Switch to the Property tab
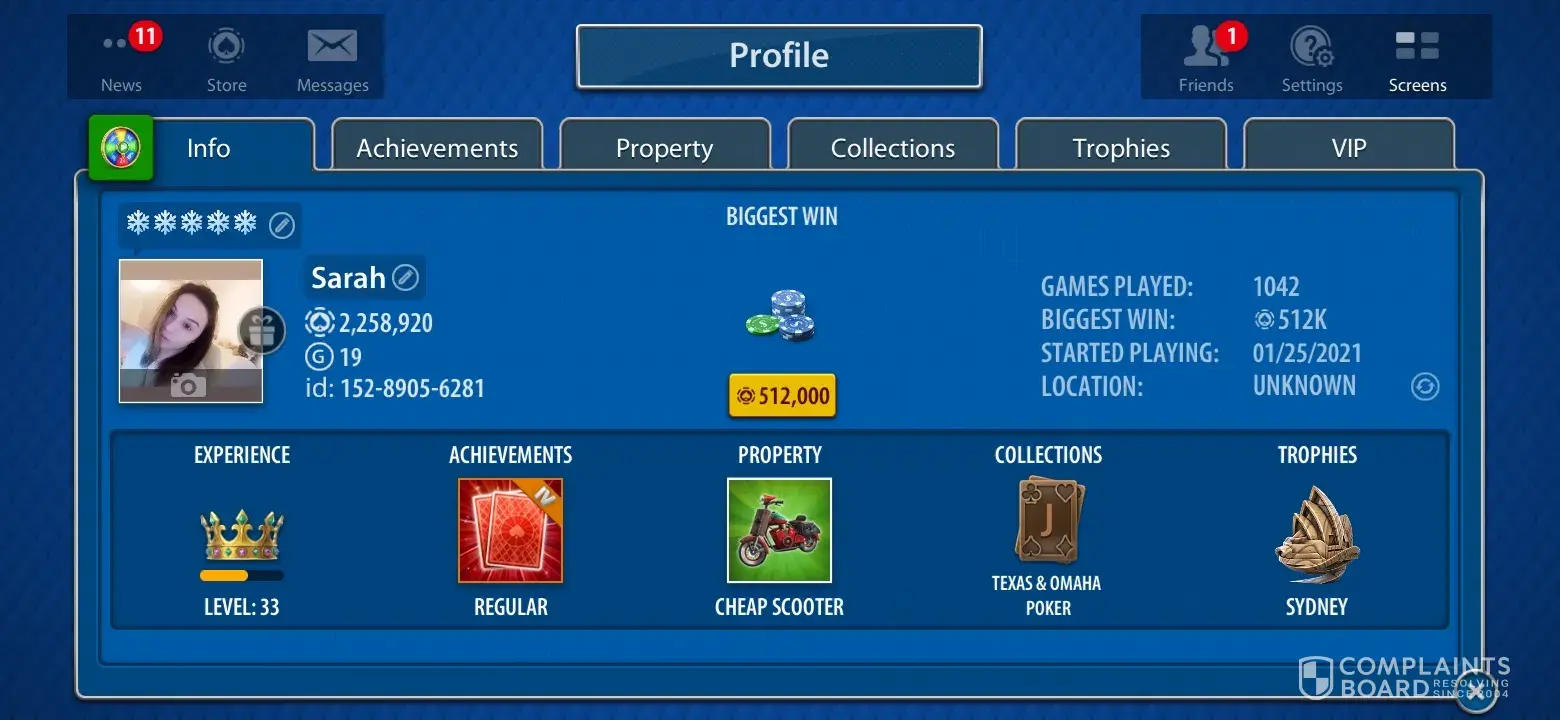This screenshot has height=720, width=1560. (x=664, y=148)
